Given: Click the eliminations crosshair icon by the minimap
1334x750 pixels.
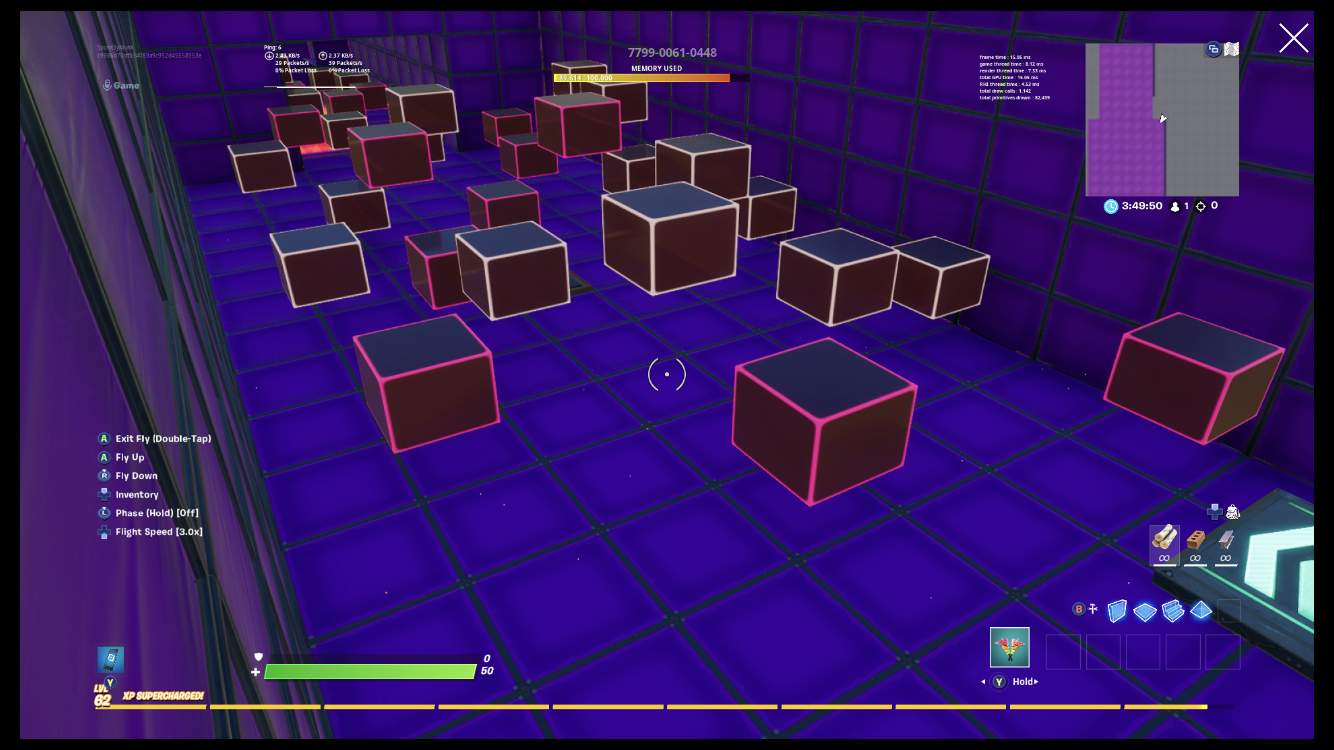Looking at the screenshot, I should click(x=1201, y=206).
